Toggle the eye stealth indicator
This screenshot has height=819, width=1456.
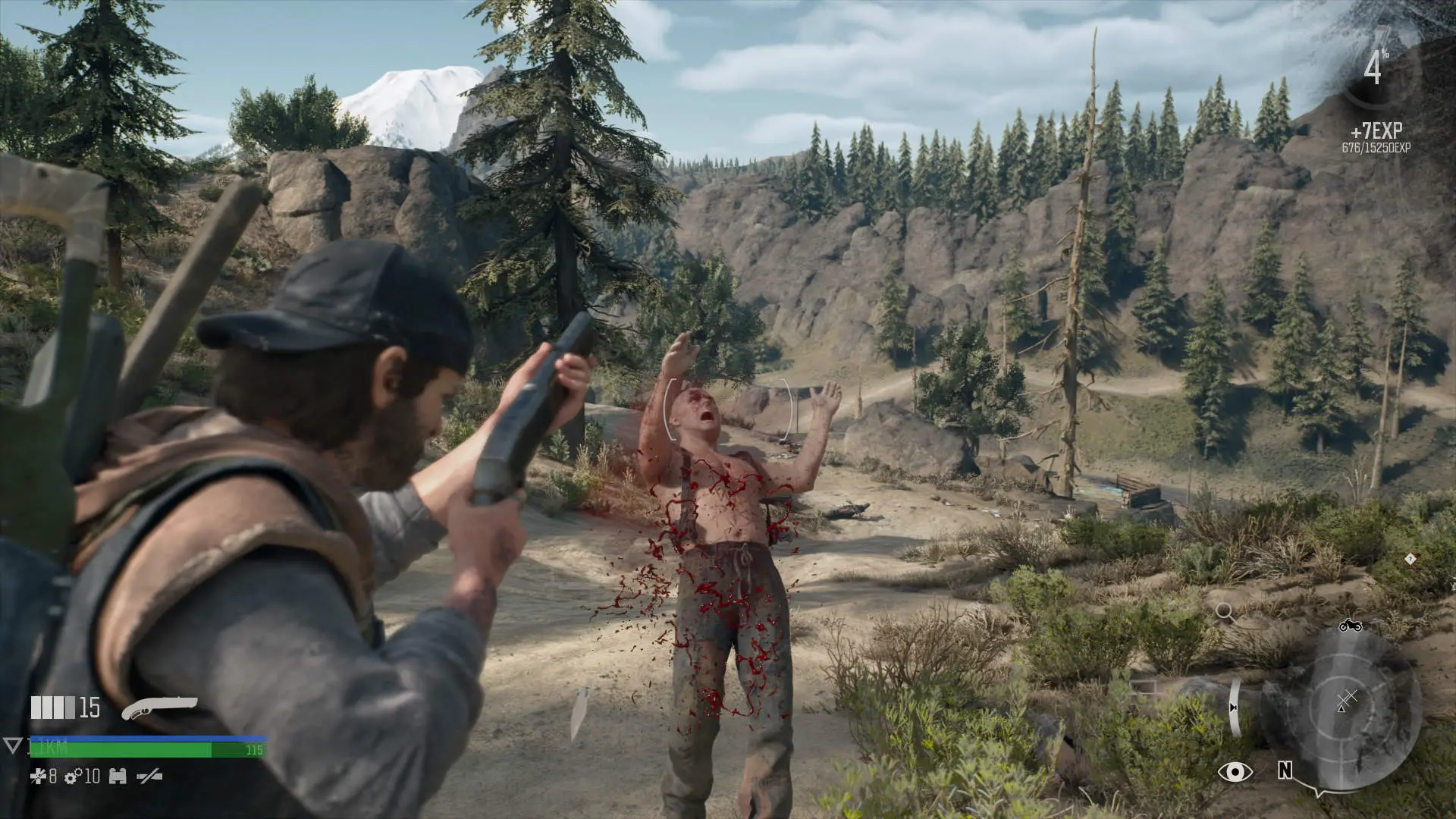click(1235, 772)
